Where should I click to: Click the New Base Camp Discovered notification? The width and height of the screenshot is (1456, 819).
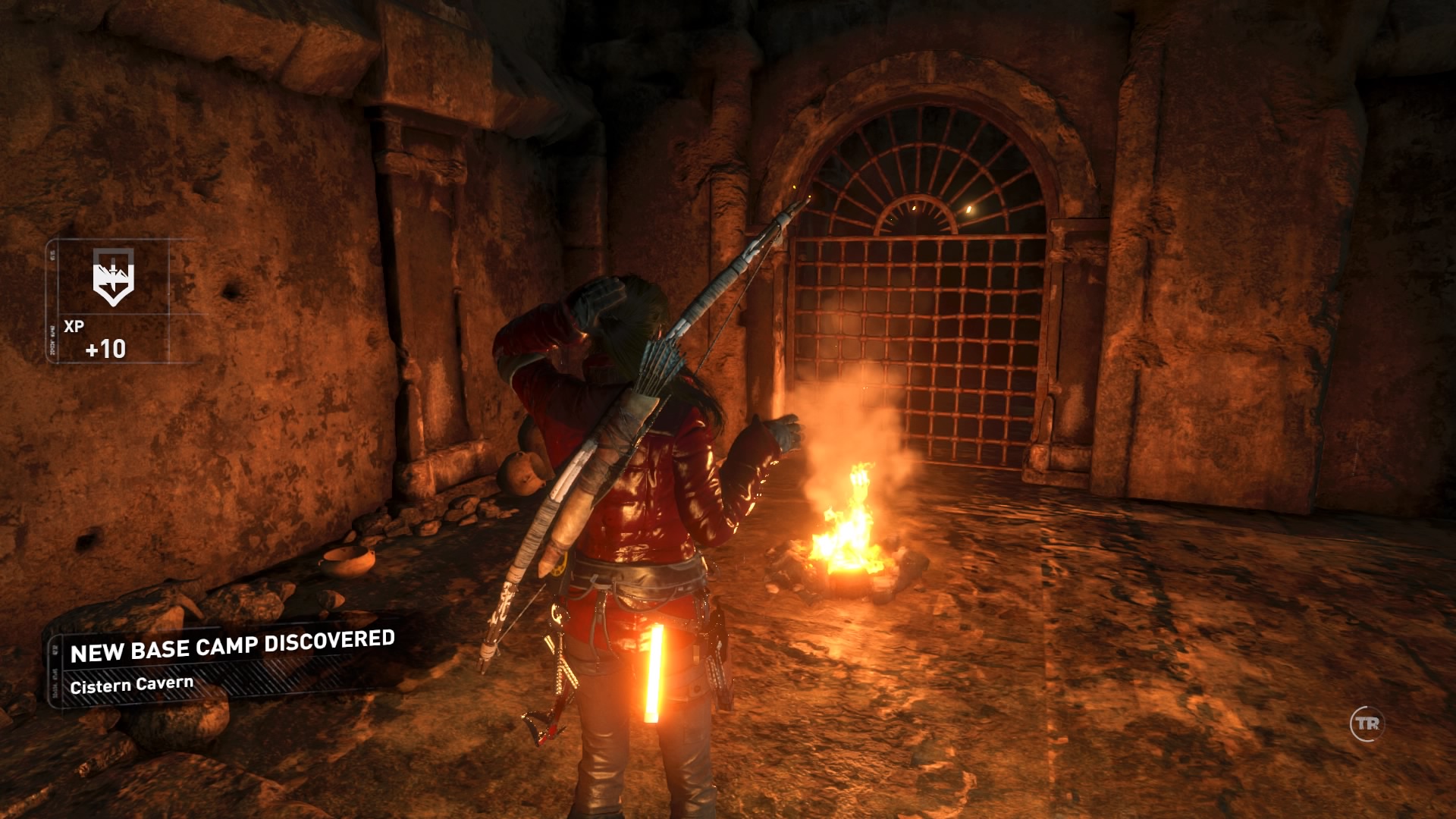(x=231, y=663)
